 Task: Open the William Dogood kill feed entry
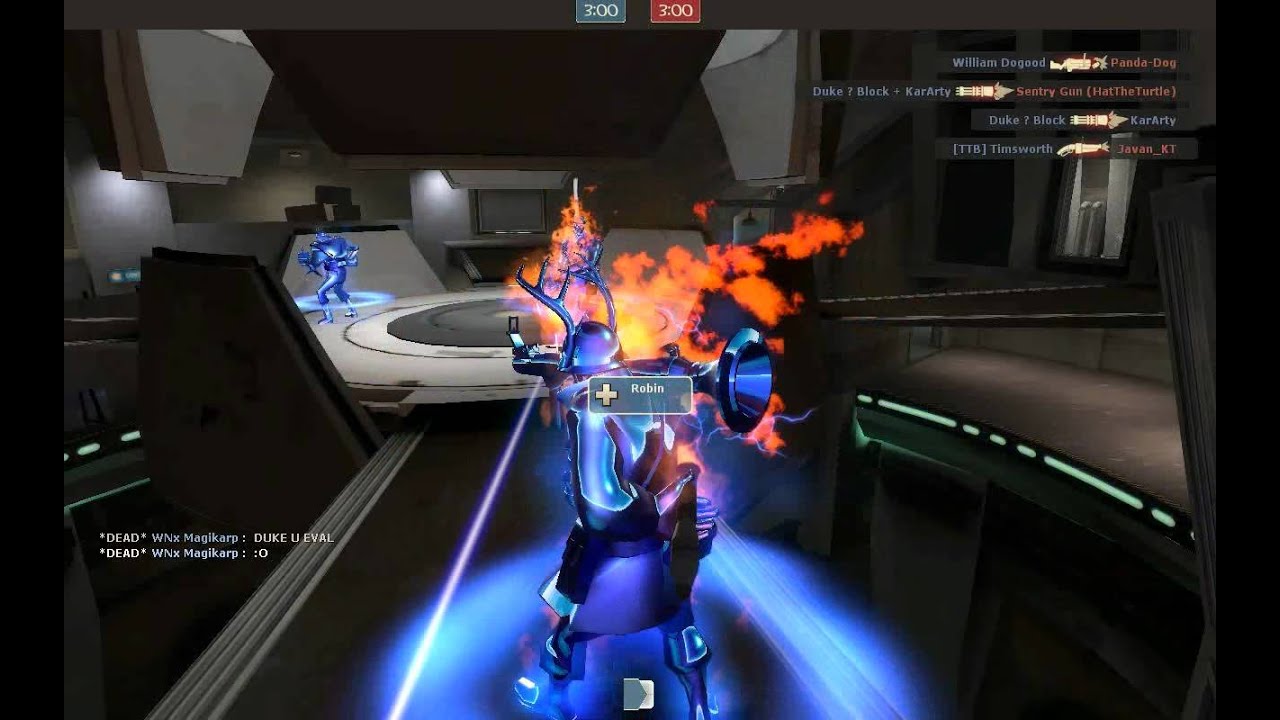point(998,62)
